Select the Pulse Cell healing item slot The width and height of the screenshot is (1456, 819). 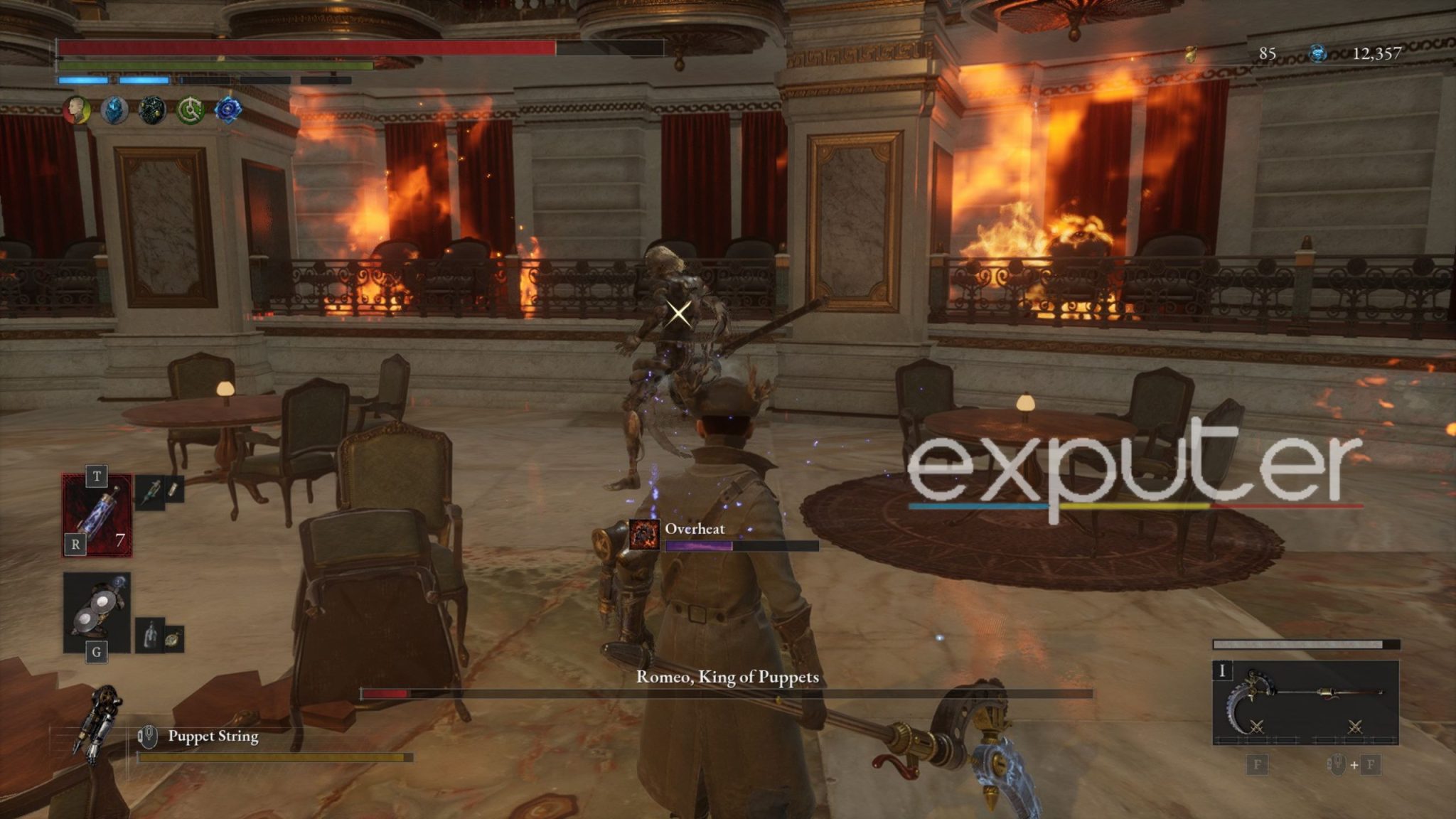point(97,515)
